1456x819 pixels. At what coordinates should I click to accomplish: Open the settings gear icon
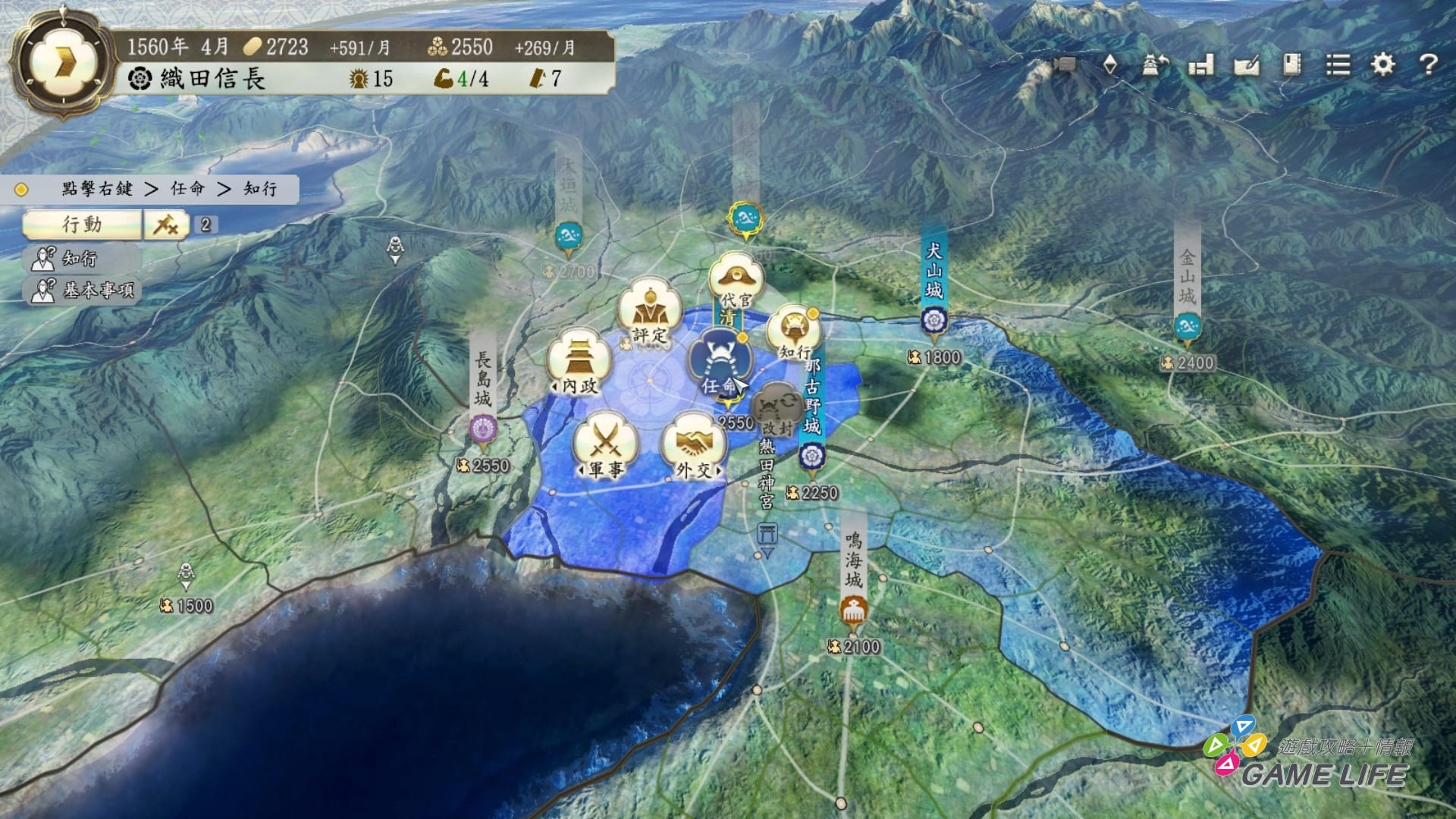click(1382, 64)
